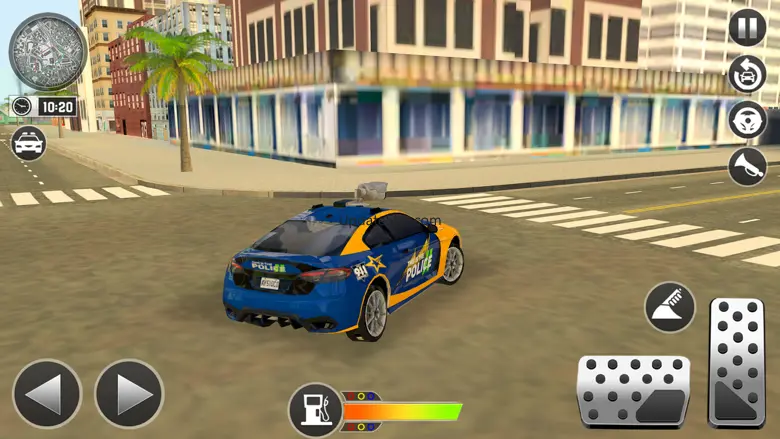Steer left with the left arrow
This screenshot has width=780, height=439.
[46, 394]
